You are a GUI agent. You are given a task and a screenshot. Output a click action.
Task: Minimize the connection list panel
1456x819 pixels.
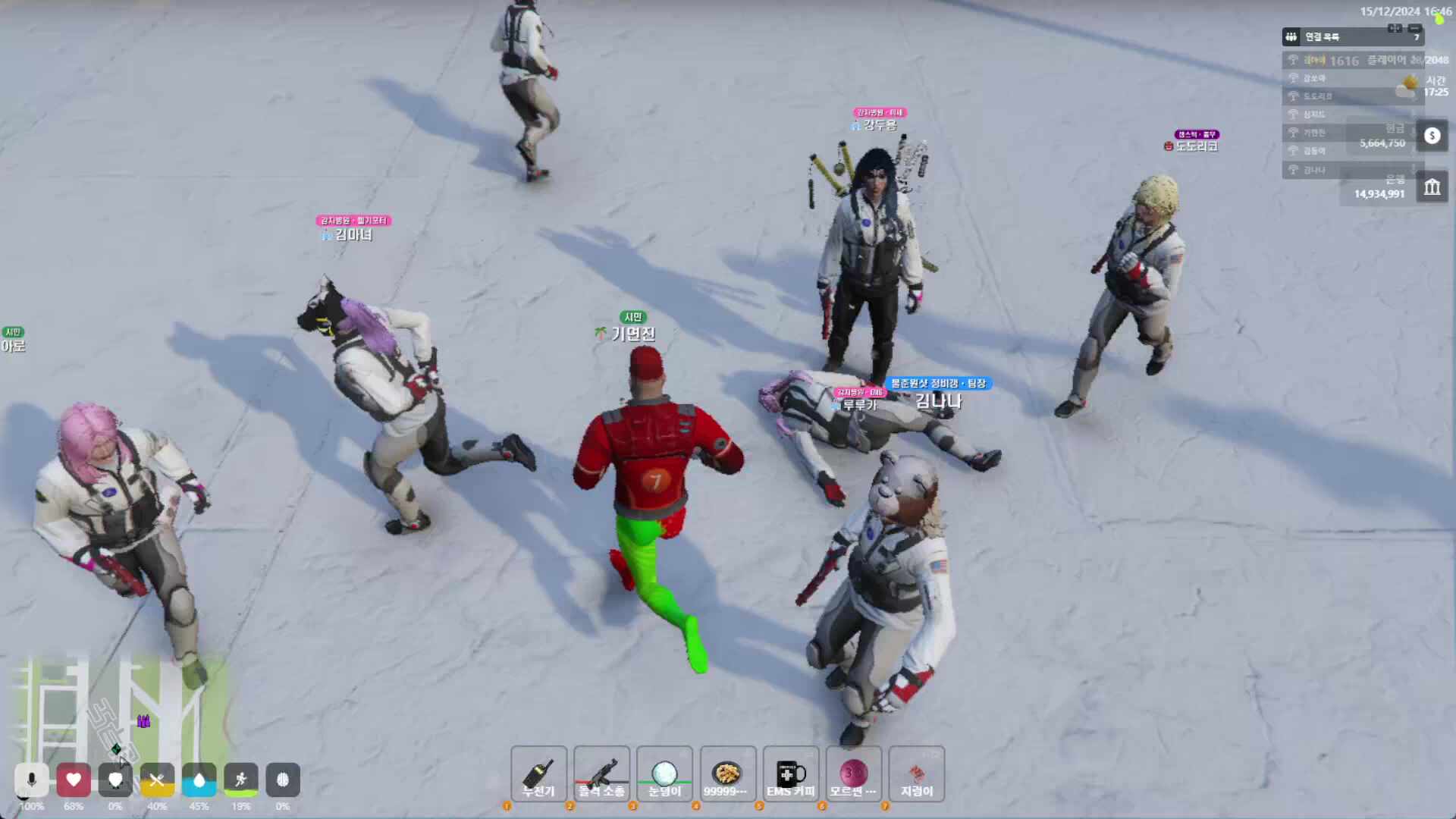point(1414,29)
